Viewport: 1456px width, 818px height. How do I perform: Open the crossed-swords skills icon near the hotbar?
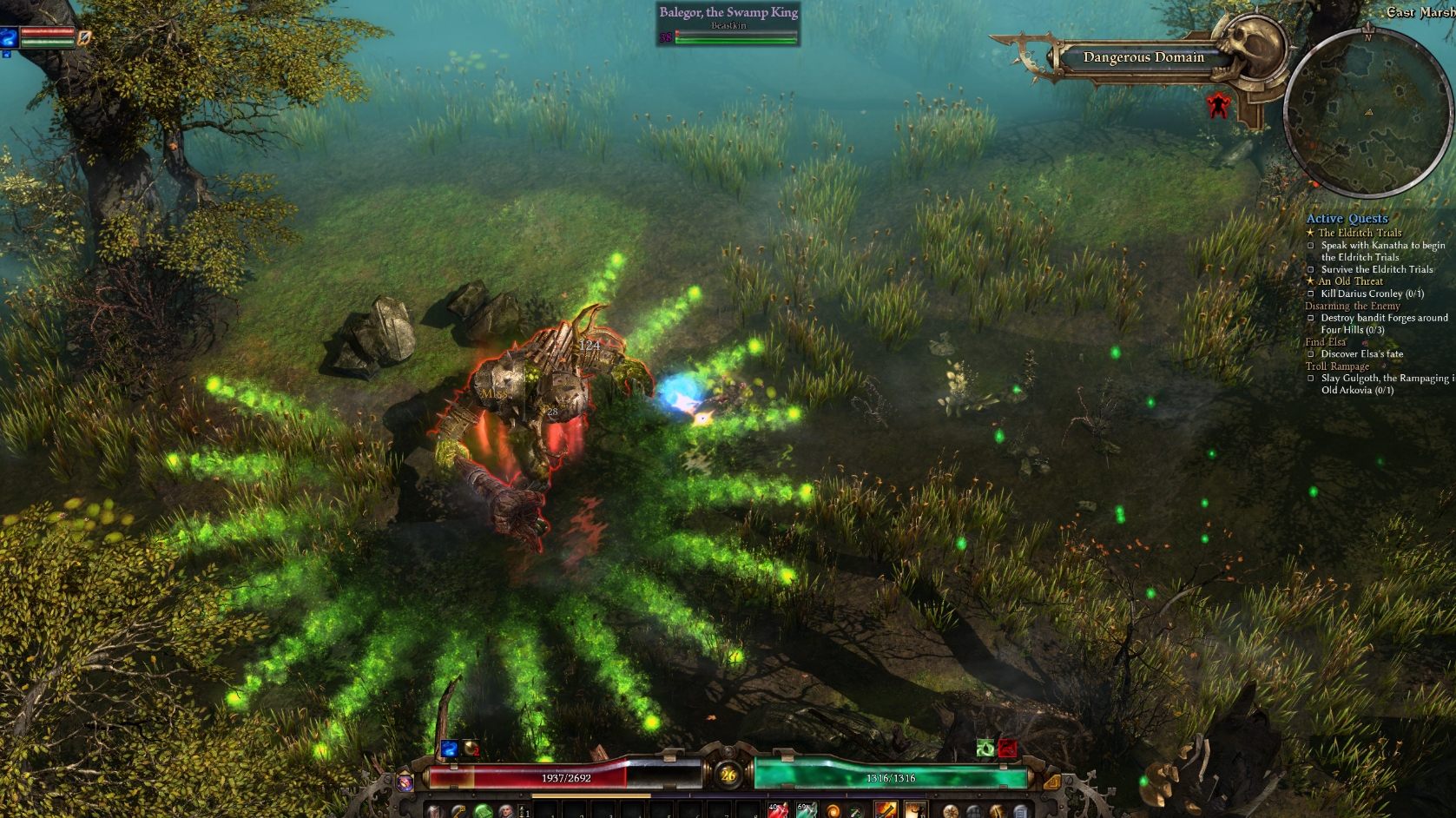click(x=997, y=811)
